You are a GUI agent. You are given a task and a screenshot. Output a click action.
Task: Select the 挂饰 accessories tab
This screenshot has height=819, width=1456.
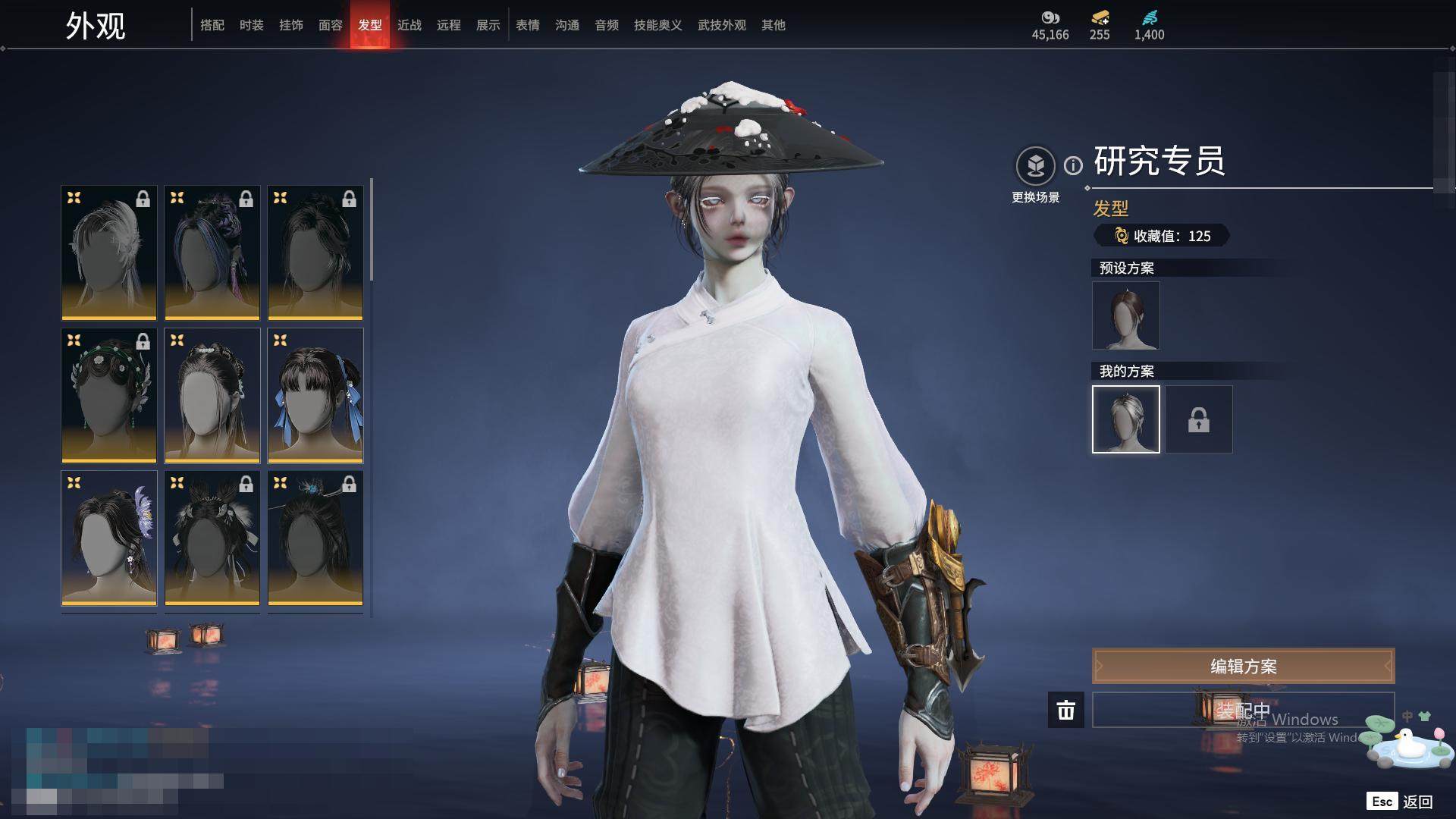pyautogui.click(x=291, y=25)
